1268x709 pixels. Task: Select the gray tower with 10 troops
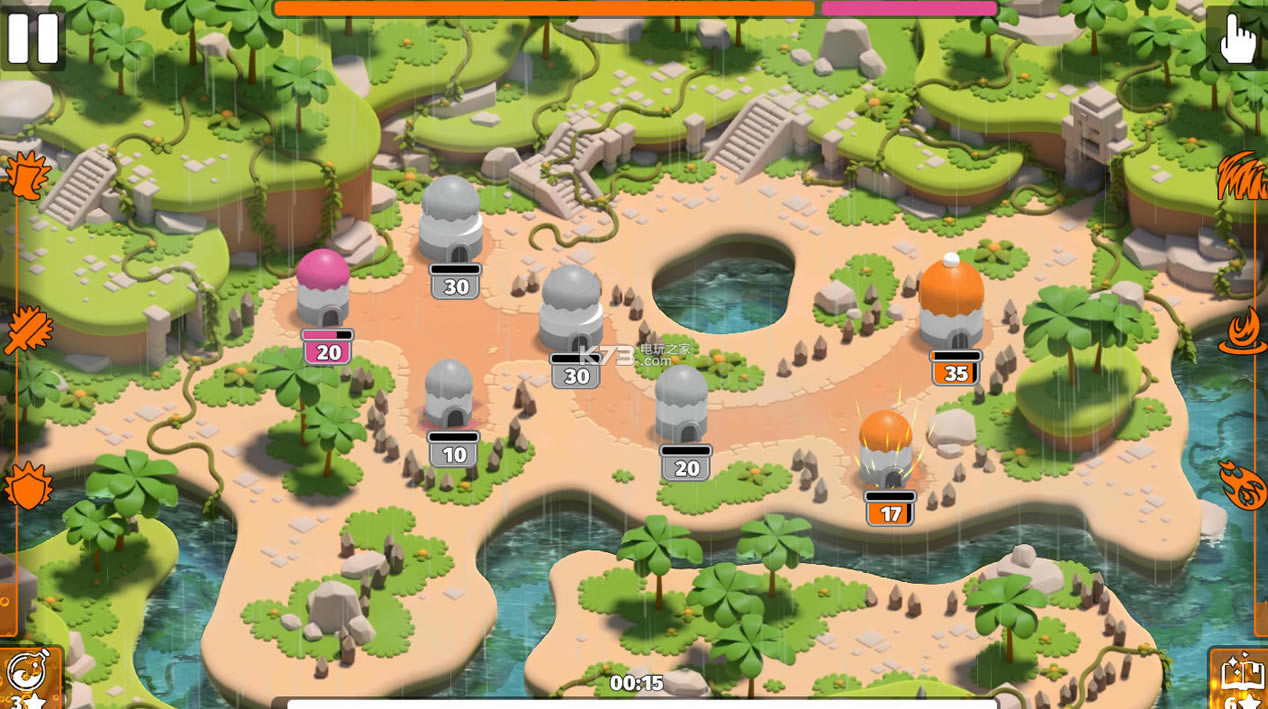click(x=449, y=394)
